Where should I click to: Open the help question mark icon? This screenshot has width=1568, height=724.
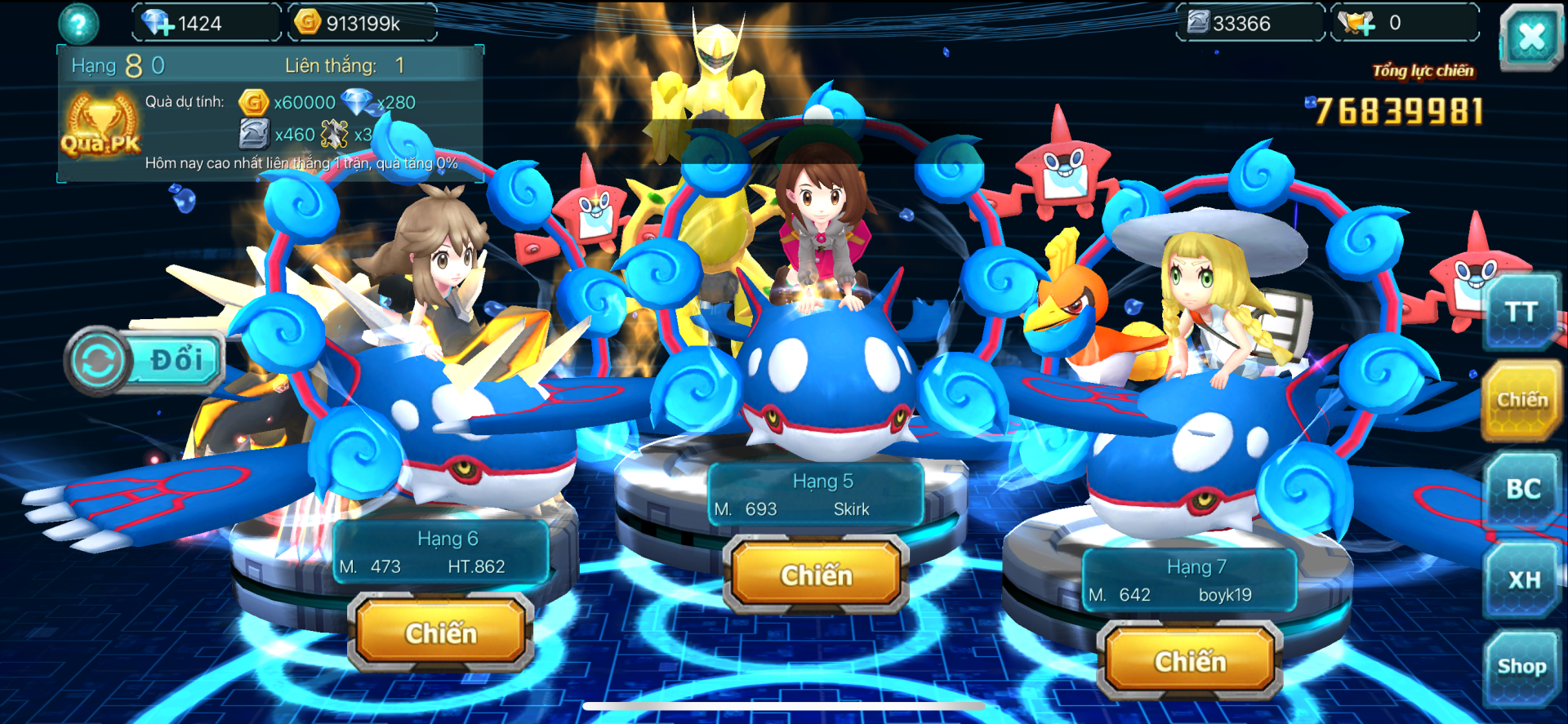78,24
